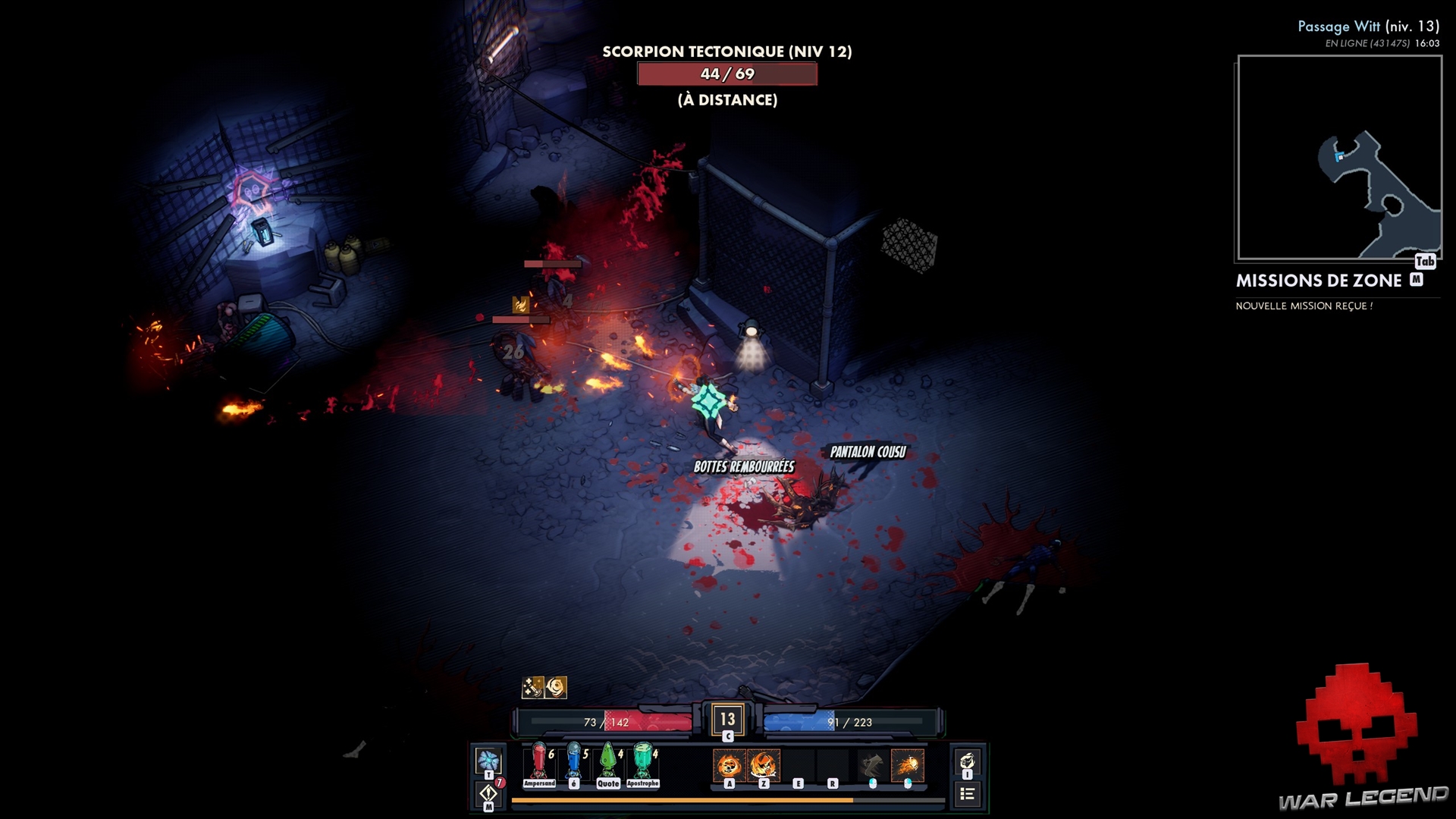This screenshot has height=819, width=1456.
Task: Inspect the swirl buff icon
Action: [x=557, y=687]
